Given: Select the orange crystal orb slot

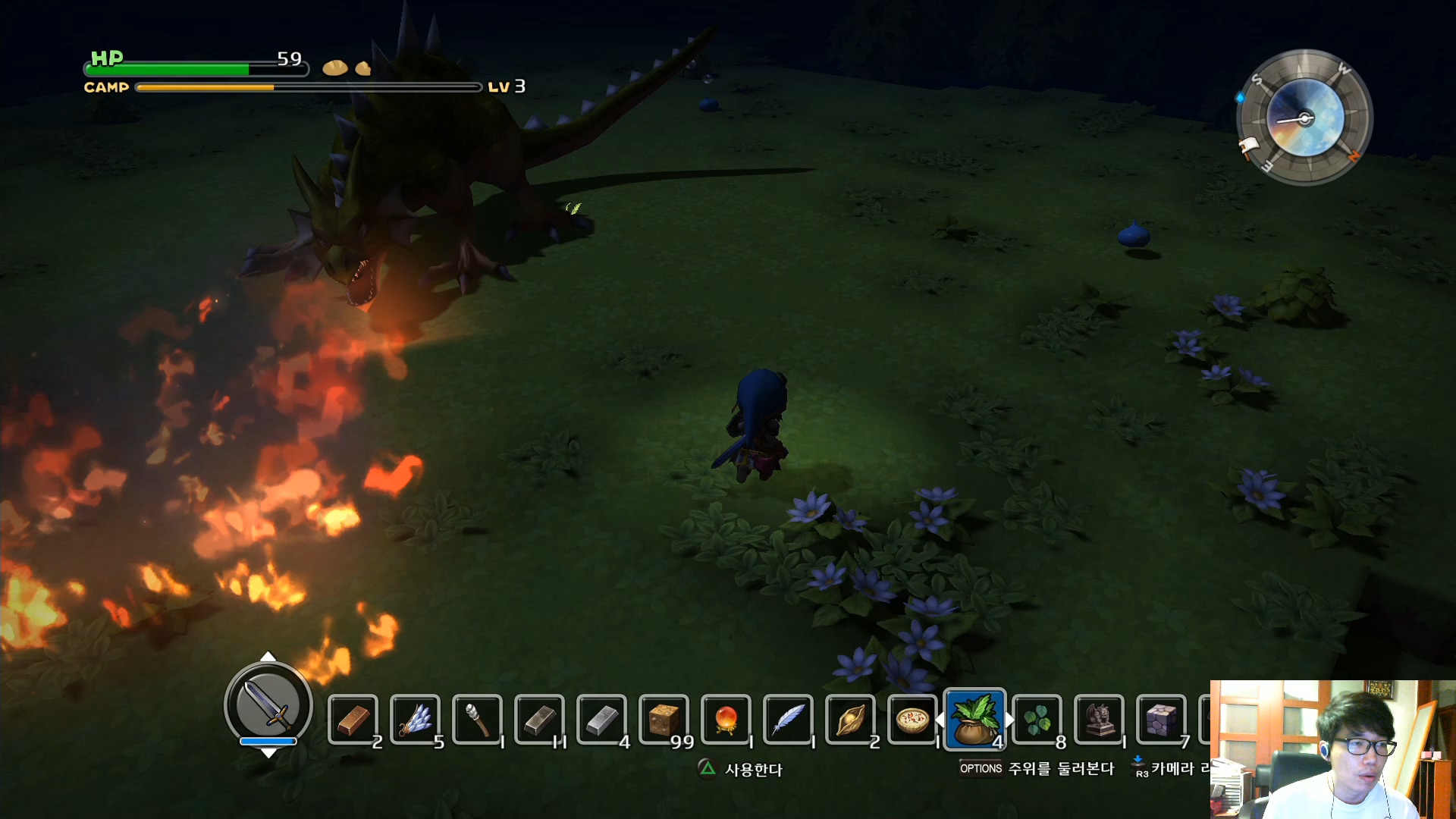Looking at the screenshot, I should pyautogui.click(x=726, y=719).
